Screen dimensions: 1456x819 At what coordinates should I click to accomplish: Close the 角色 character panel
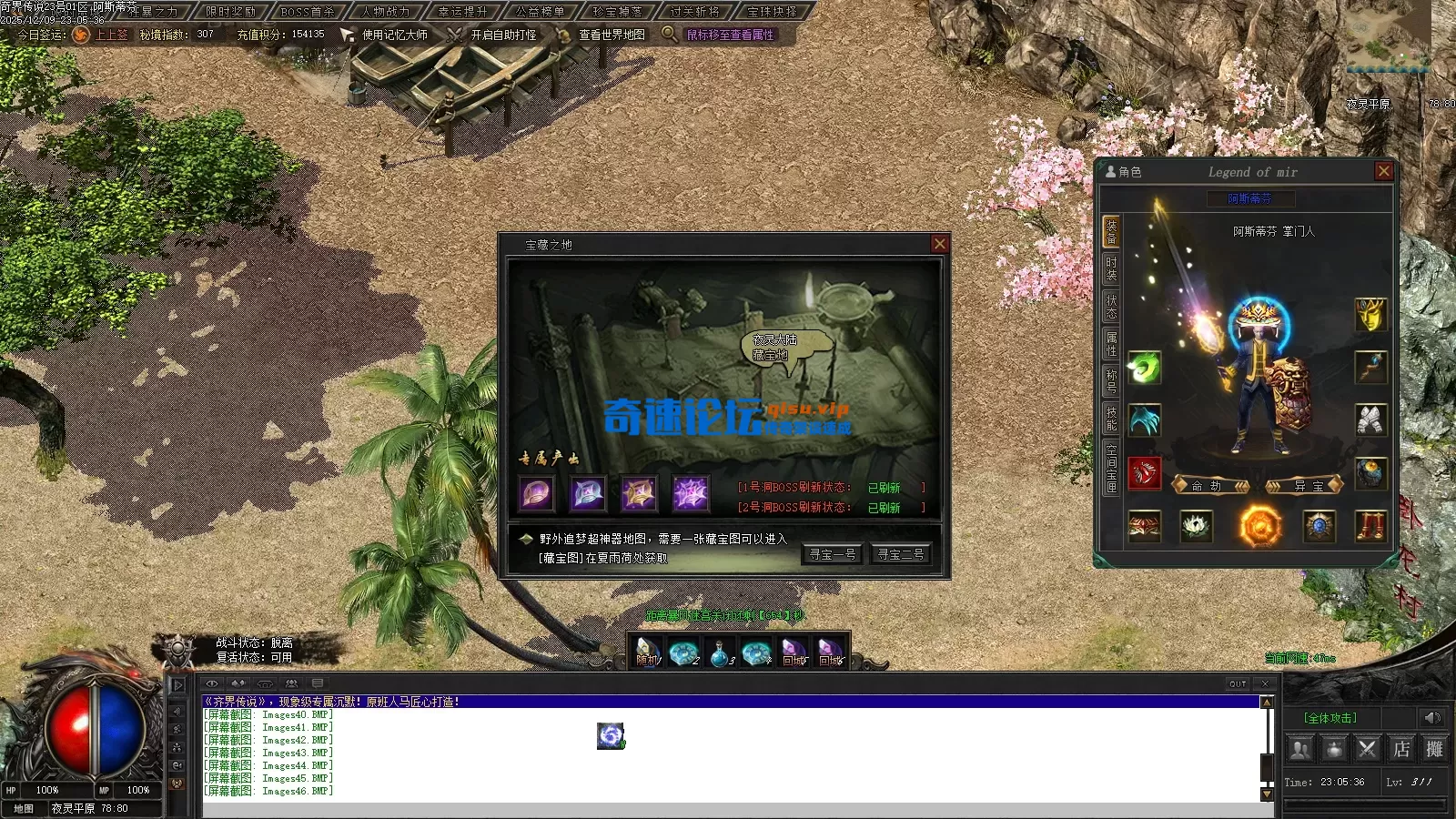(1384, 171)
